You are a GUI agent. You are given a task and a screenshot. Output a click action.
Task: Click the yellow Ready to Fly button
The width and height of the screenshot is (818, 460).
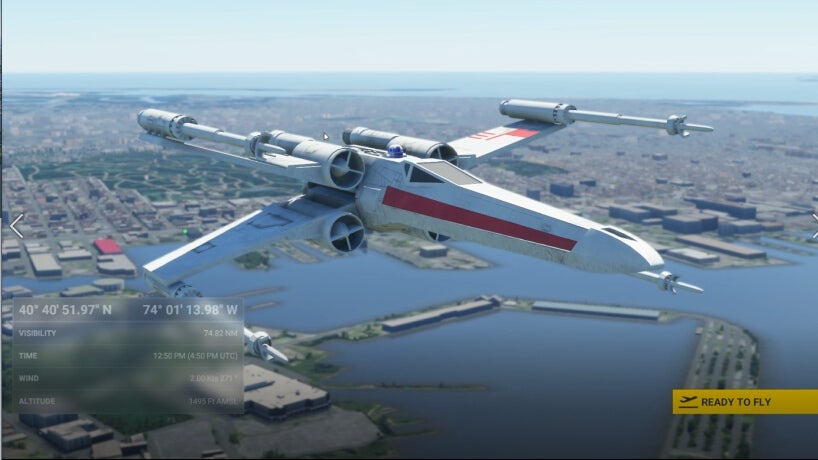tap(744, 402)
